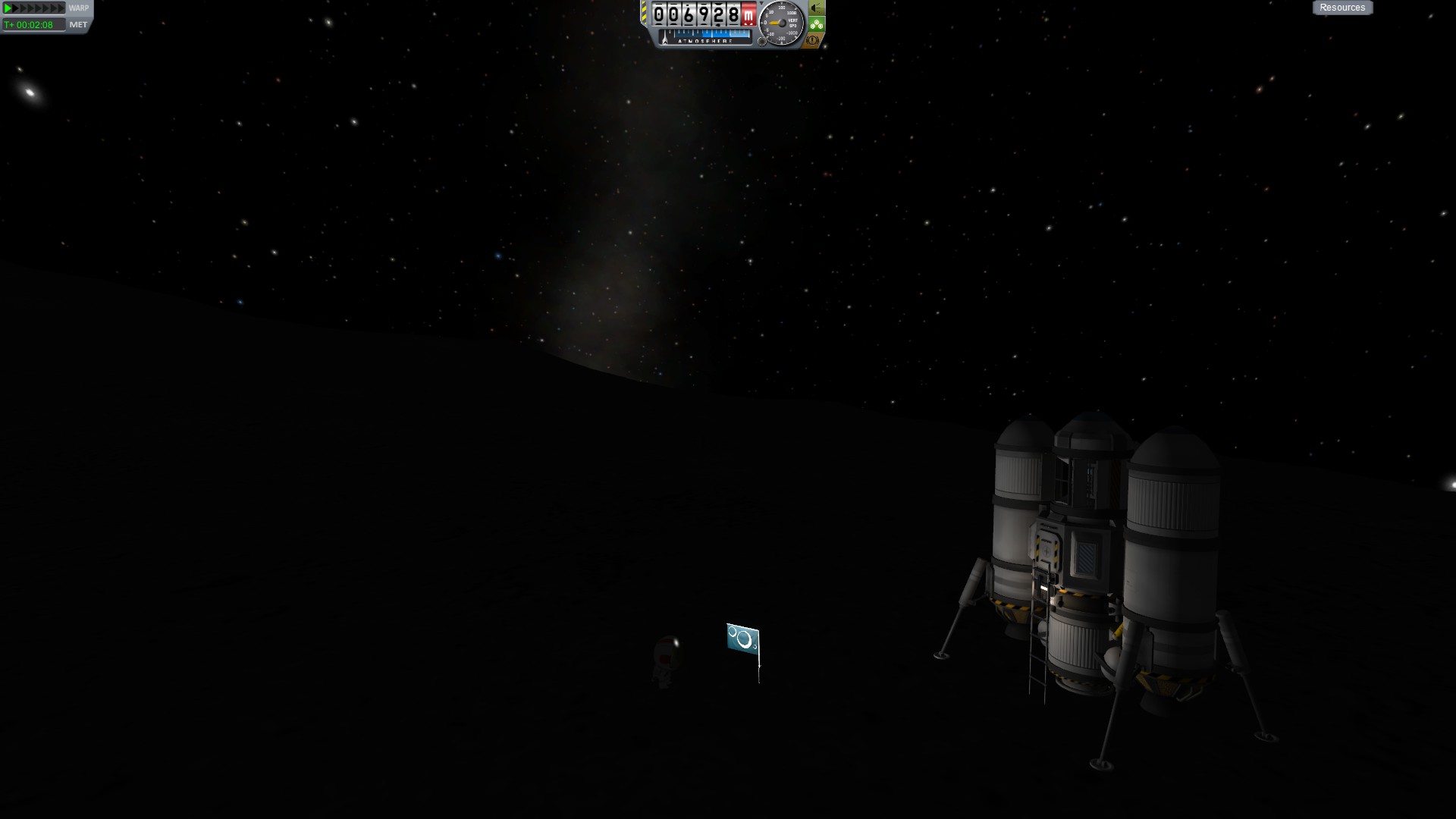This screenshot has height=819, width=1456.
Task: Select the green 1x time warp arrow
Action: click(x=8, y=8)
